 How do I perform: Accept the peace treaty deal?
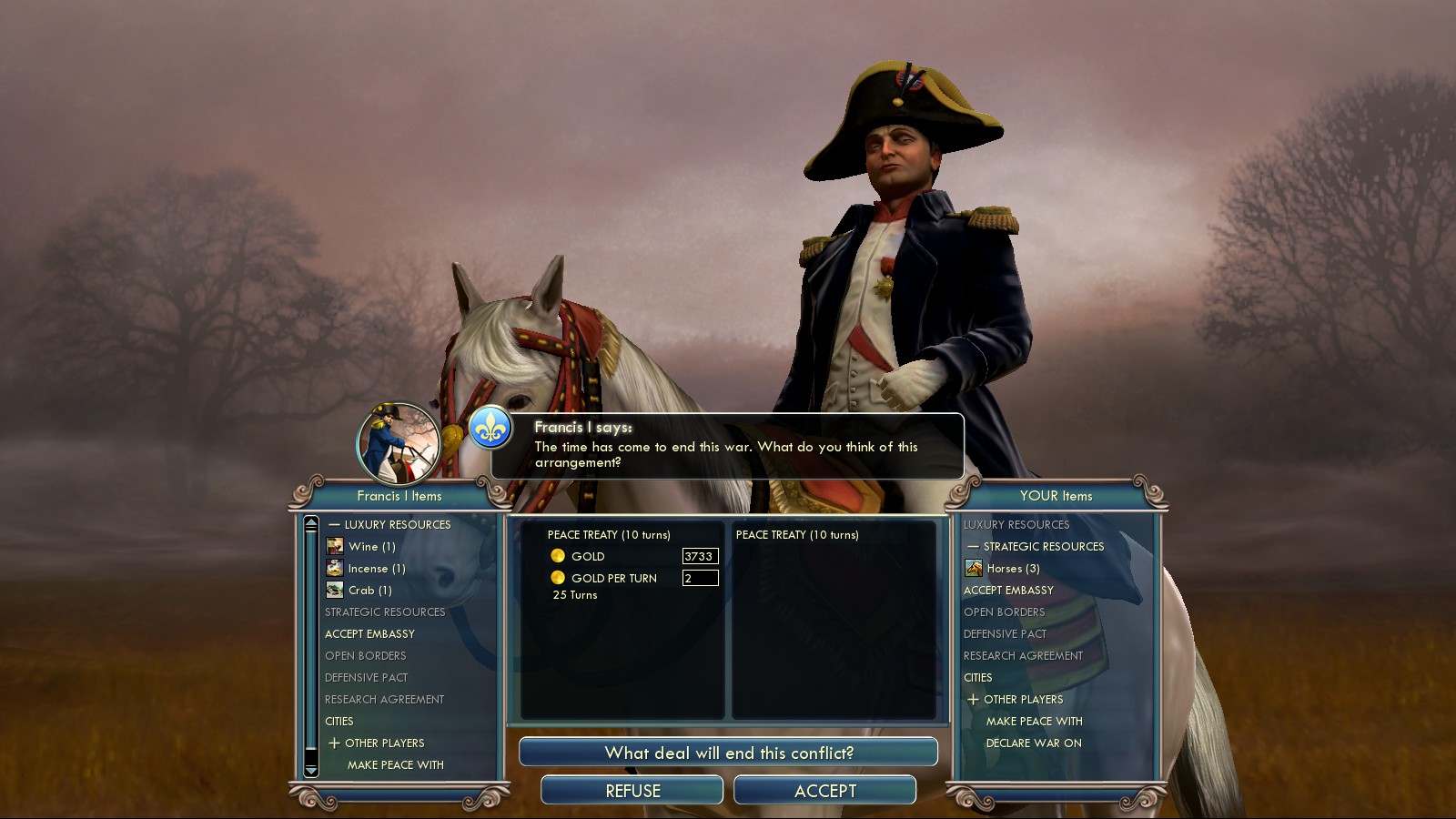824,791
